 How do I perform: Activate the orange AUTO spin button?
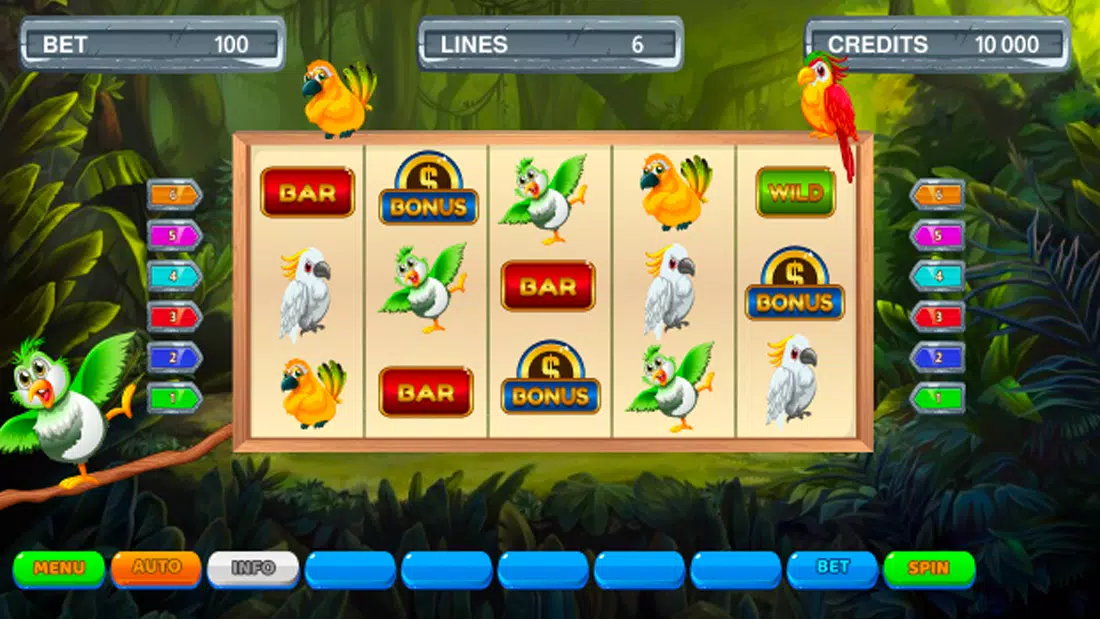[156, 568]
